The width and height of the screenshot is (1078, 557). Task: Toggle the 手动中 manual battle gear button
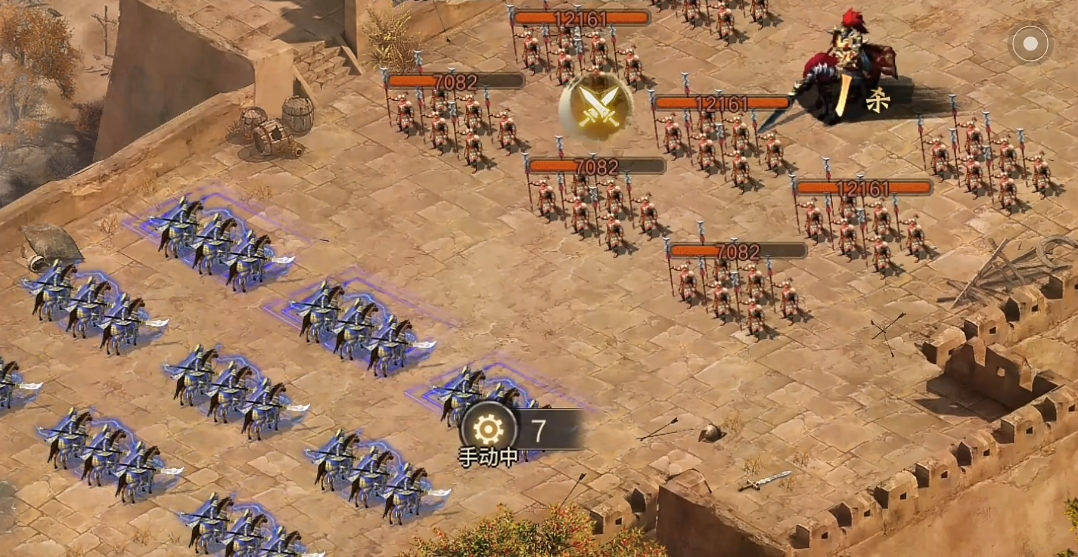pos(488,431)
